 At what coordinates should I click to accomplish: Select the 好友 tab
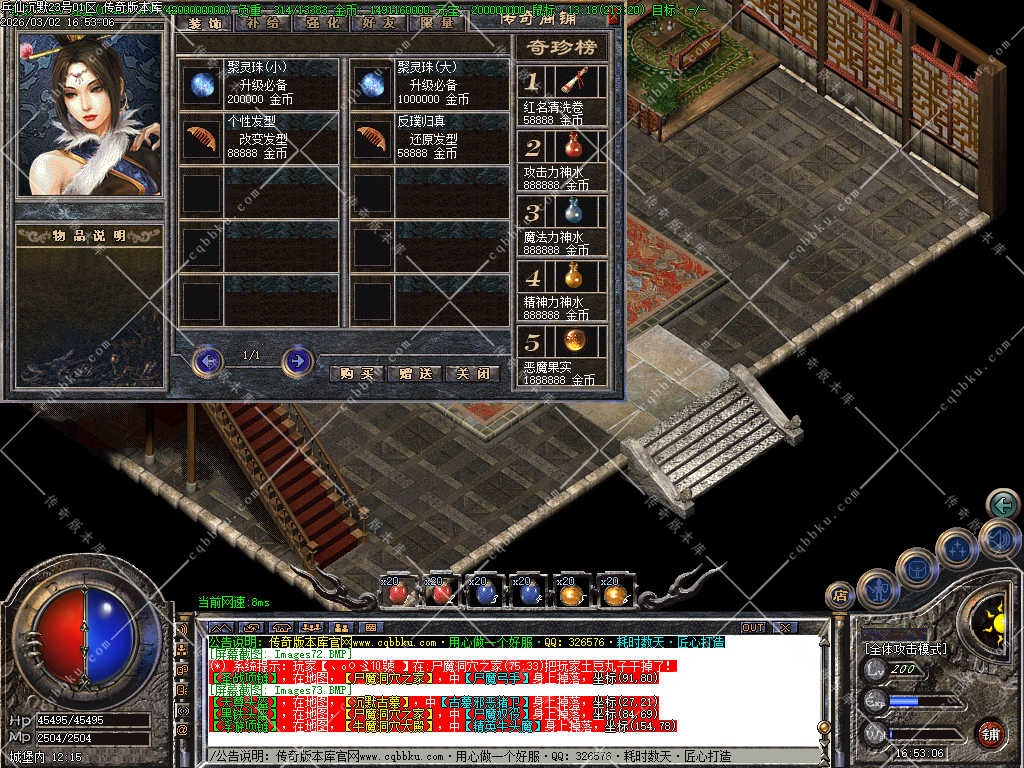tap(376, 22)
